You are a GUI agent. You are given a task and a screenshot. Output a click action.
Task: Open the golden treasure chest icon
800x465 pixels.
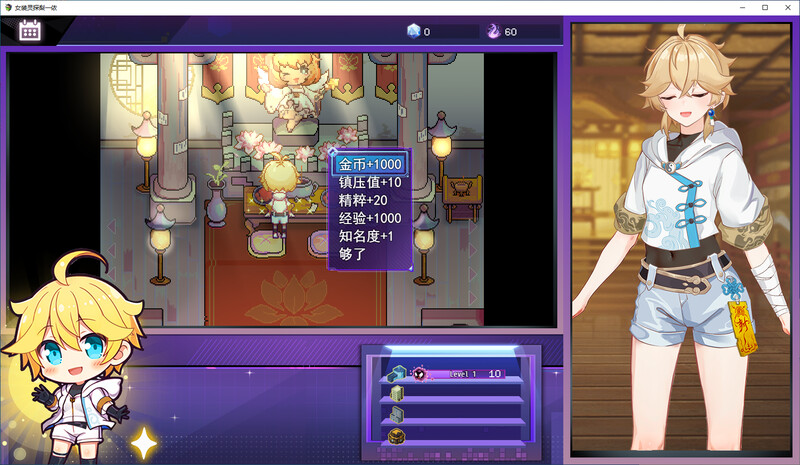[396, 435]
